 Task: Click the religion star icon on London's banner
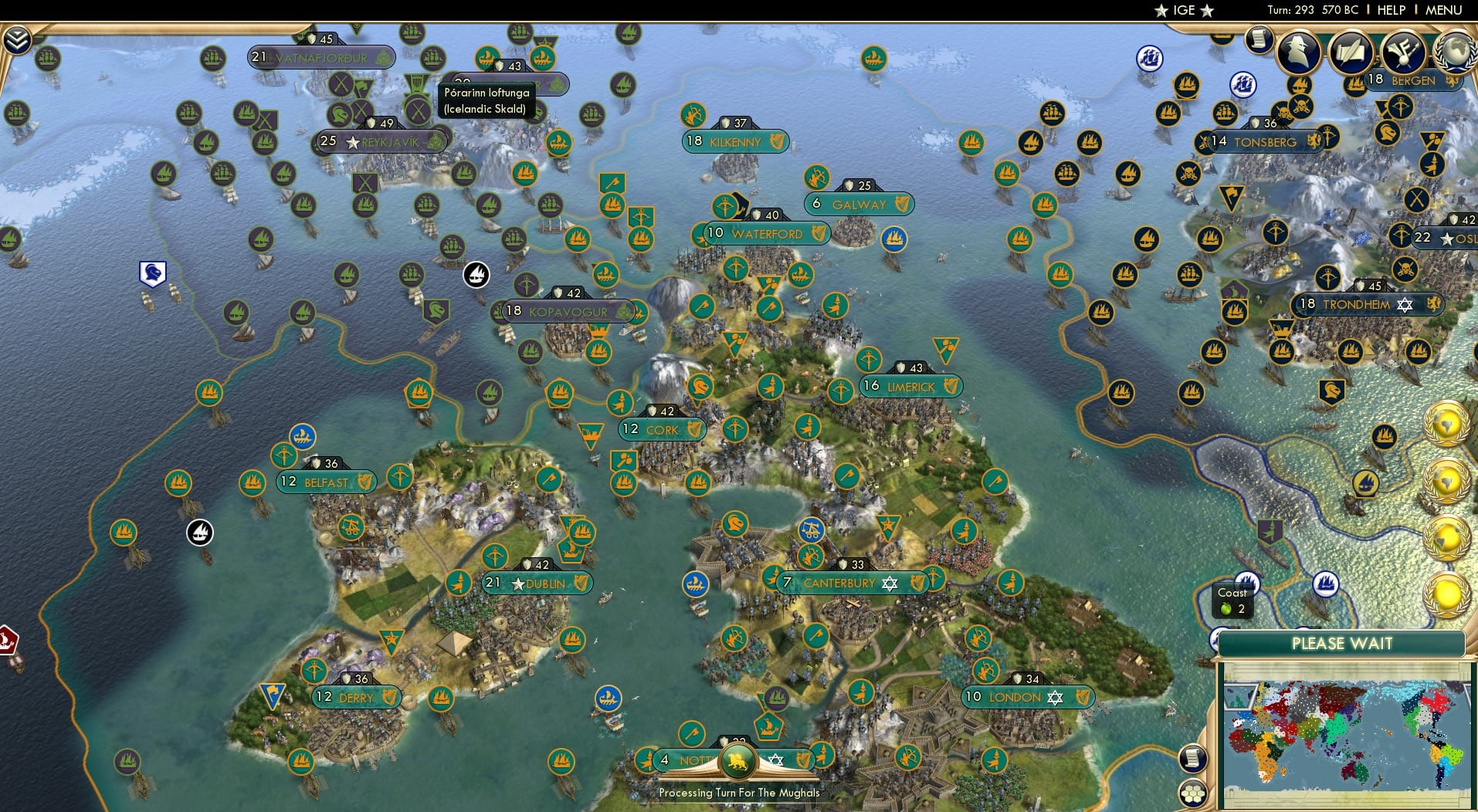pos(1055,697)
